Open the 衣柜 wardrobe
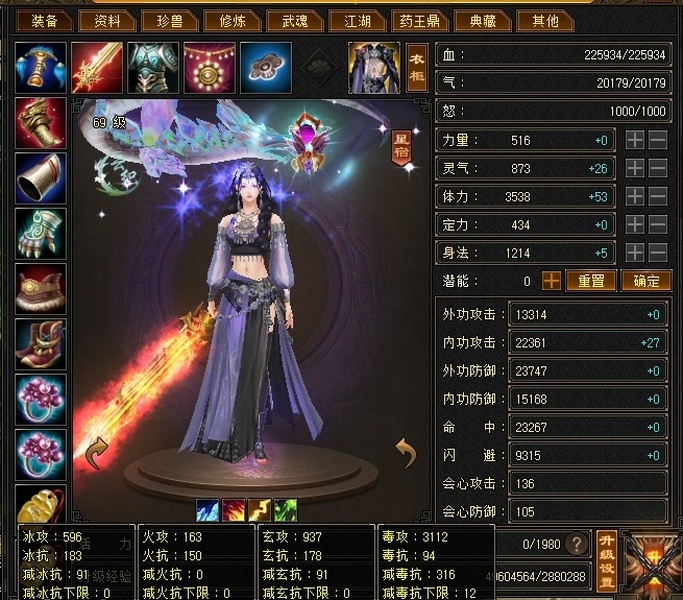Viewport: 683px width, 600px height. pyautogui.click(x=417, y=66)
